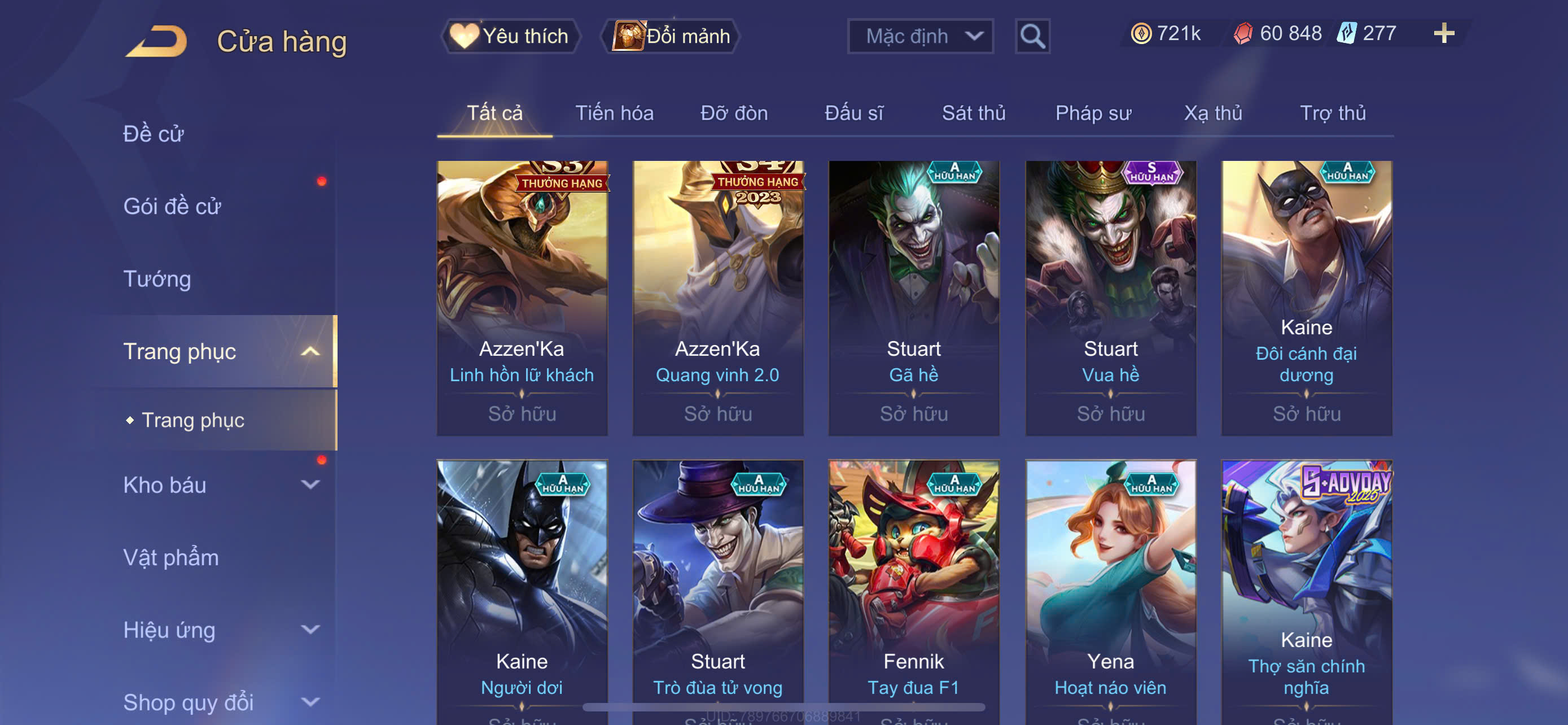
Task: Switch to the Tiến hóa tab
Action: (614, 113)
